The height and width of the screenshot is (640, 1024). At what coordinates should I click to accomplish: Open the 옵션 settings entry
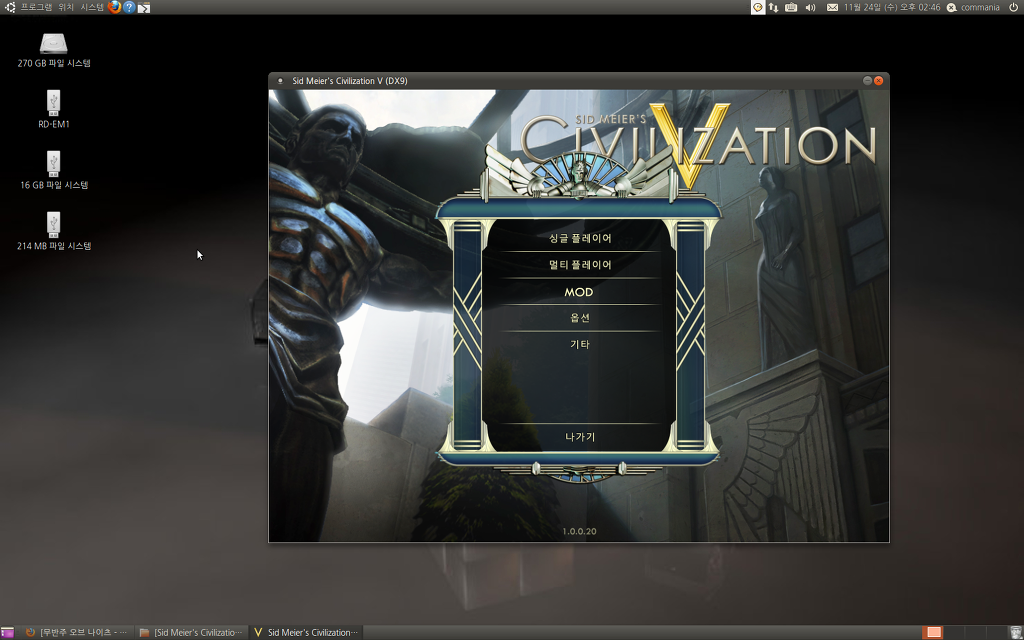(x=579, y=318)
